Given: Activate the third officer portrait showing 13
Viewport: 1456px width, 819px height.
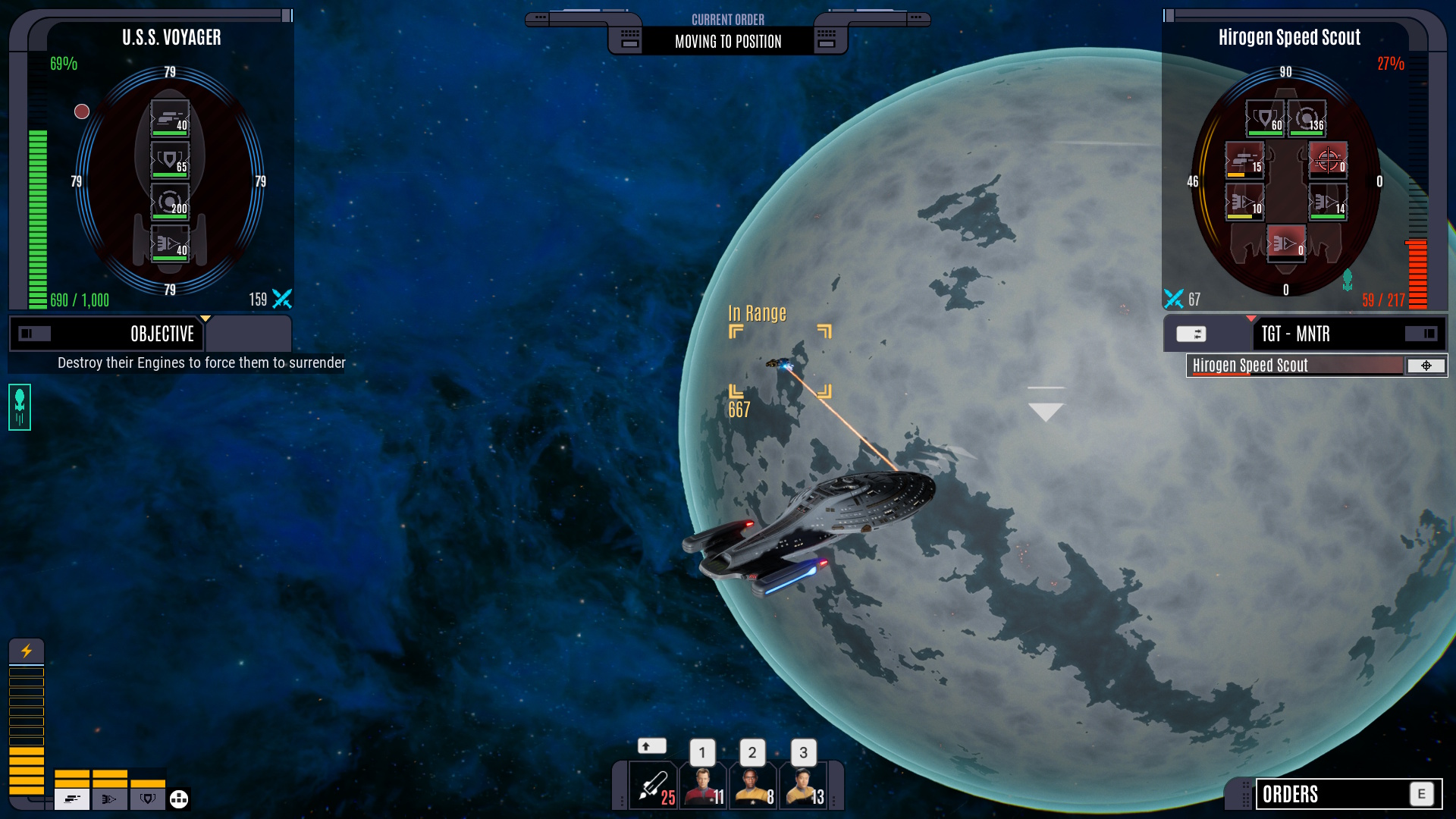Looking at the screenshot, I should pyautogui.click(x=803, y=786).
